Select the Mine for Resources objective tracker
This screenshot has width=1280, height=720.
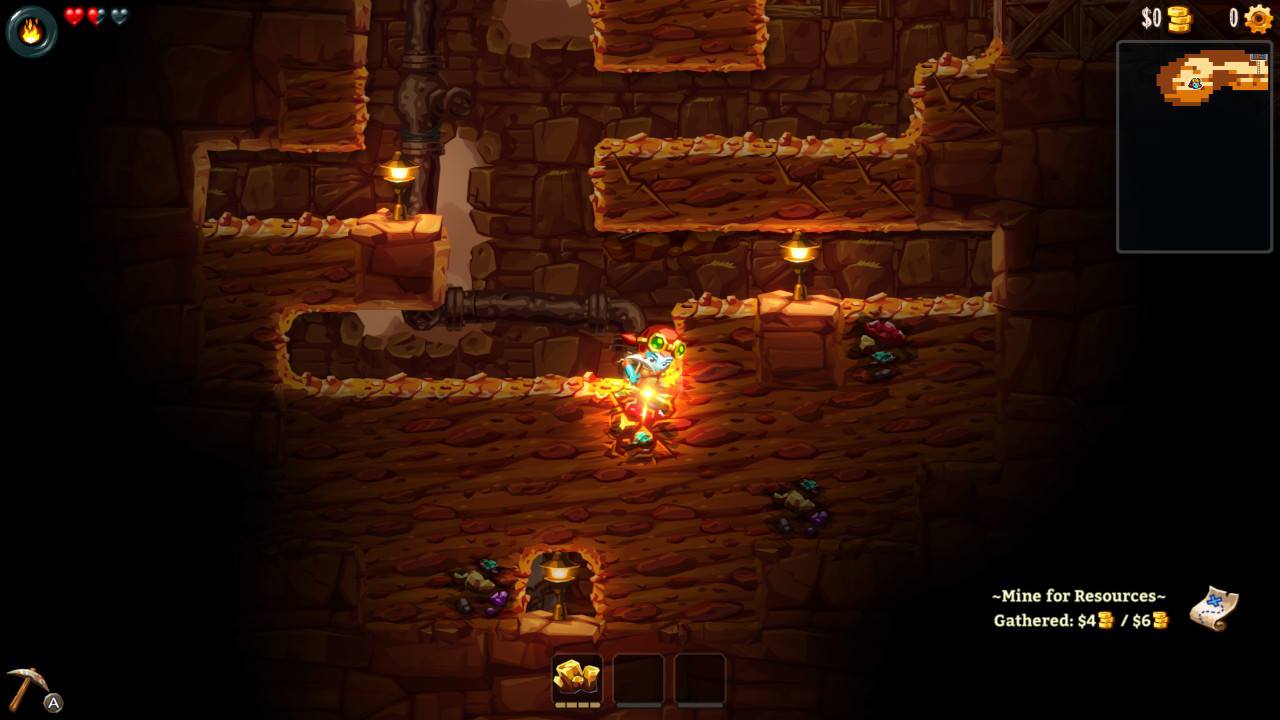tap(1080, 608)
